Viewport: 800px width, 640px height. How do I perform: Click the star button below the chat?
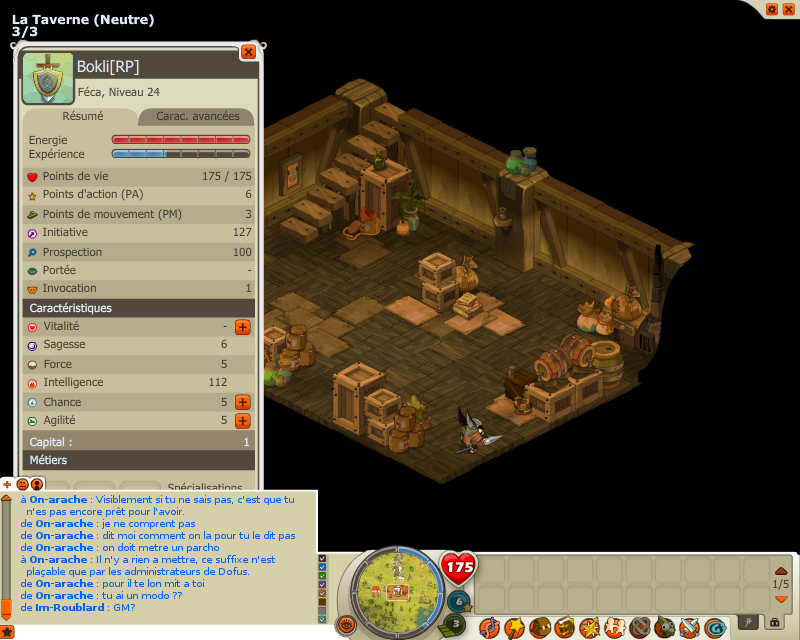[5, 631]
